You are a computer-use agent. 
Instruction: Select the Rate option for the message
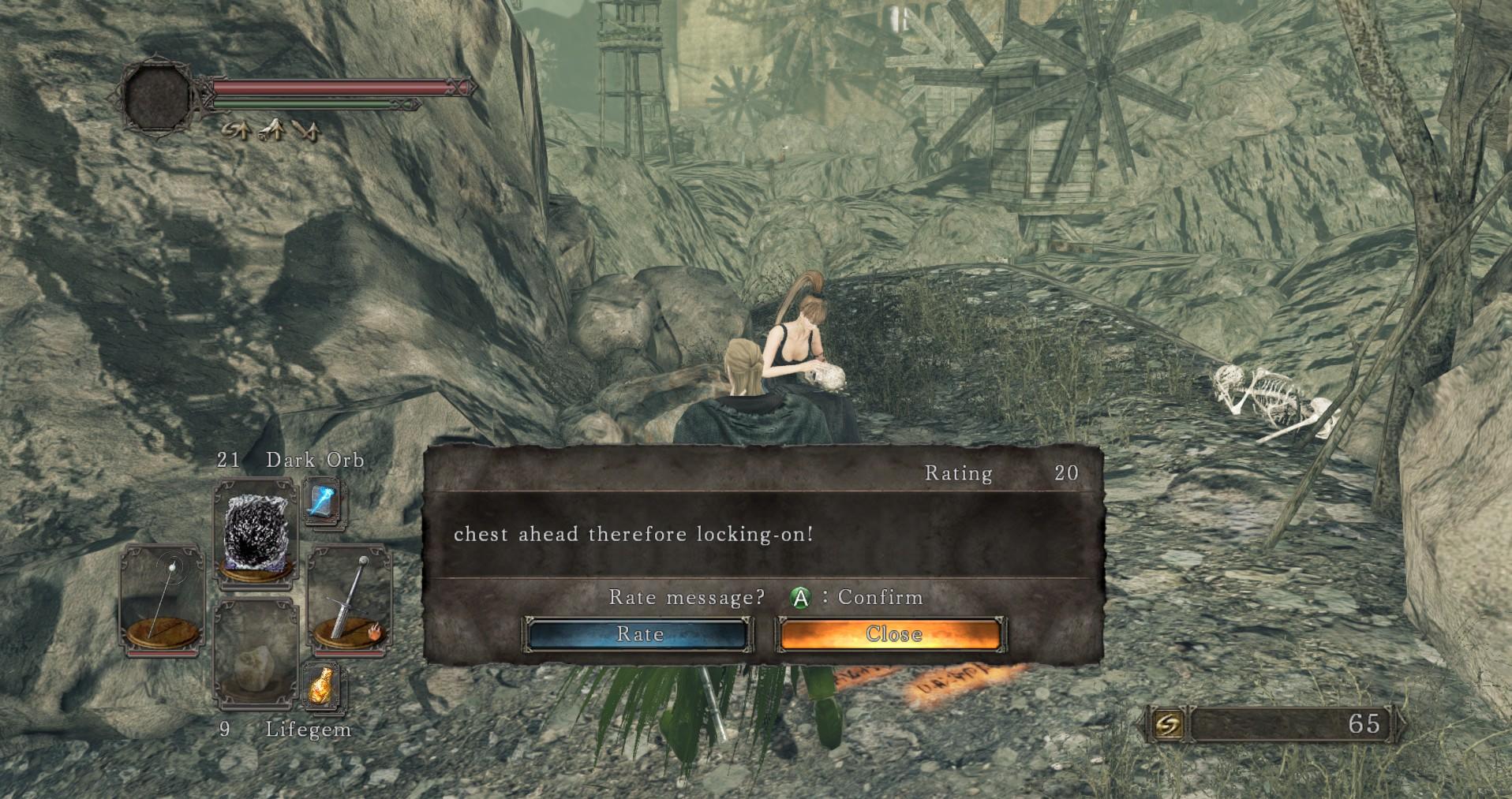tap(641, 634)
